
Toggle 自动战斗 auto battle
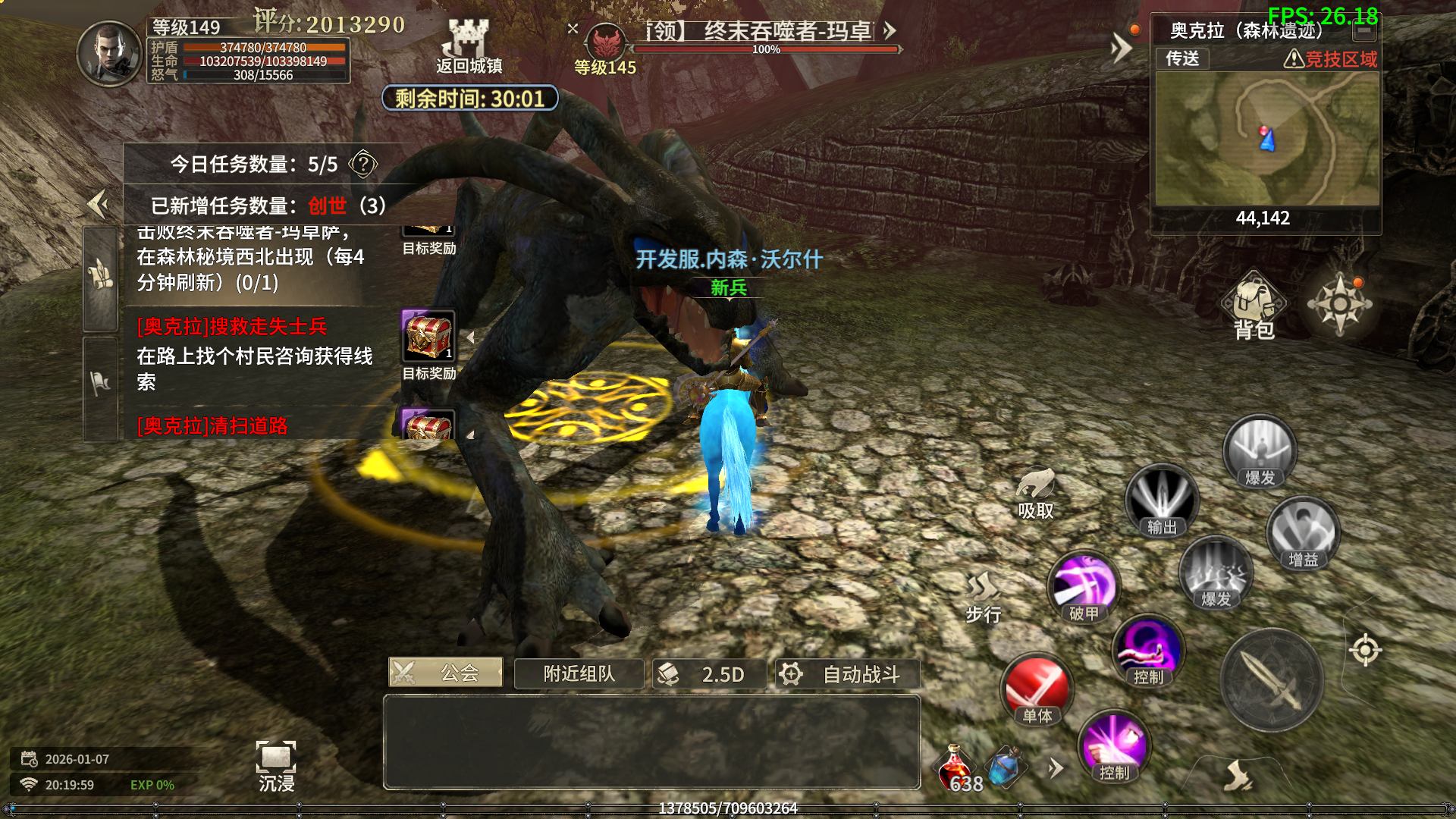point(847,674)
